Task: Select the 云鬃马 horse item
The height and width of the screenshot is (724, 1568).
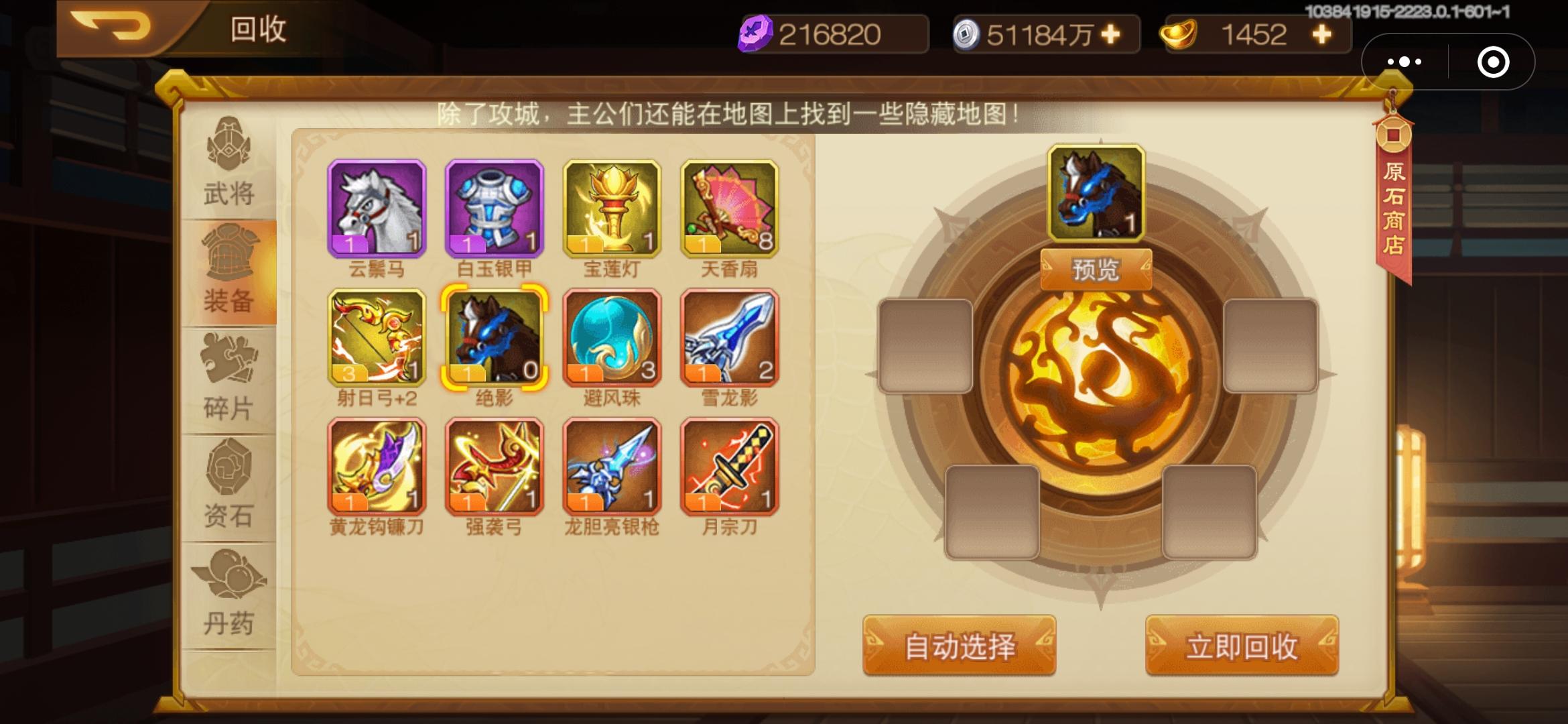Action: coord(377,208)
